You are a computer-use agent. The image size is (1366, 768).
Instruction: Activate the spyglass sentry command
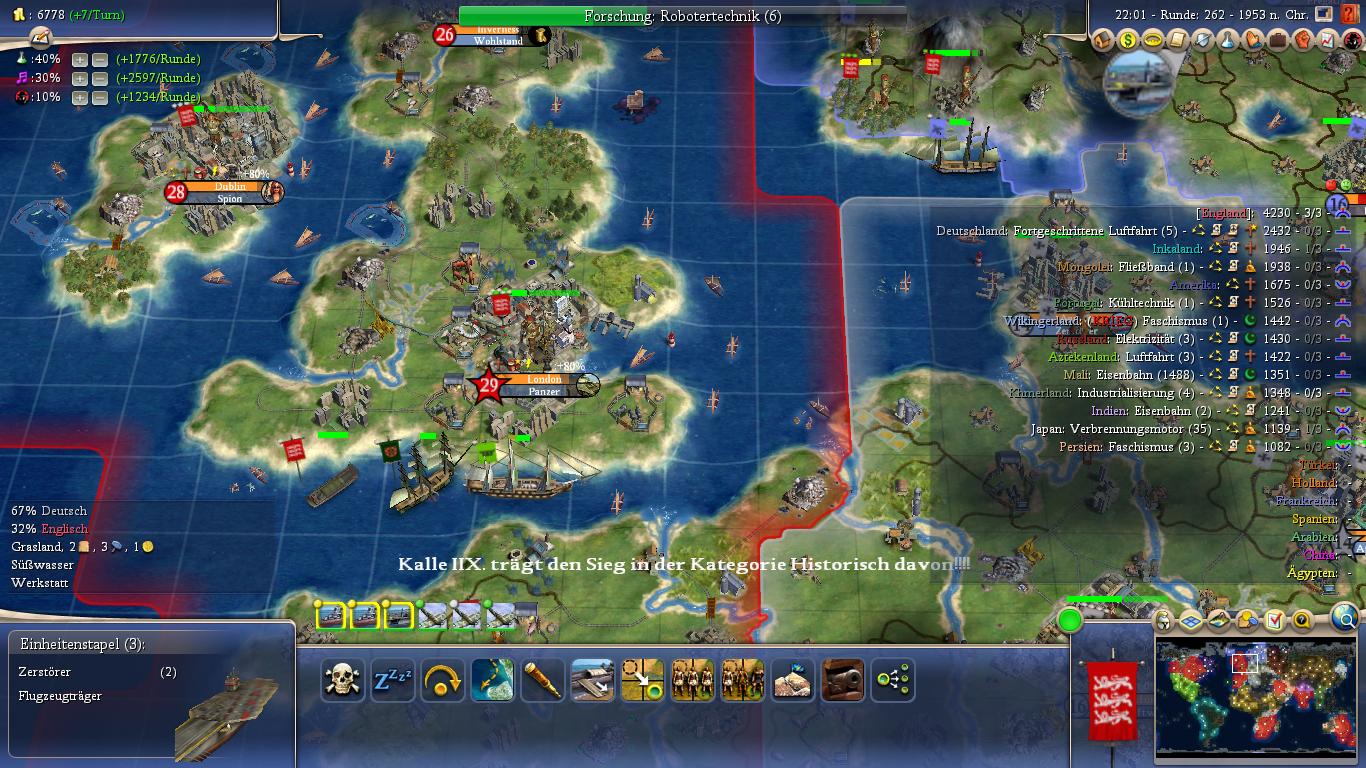543,681
